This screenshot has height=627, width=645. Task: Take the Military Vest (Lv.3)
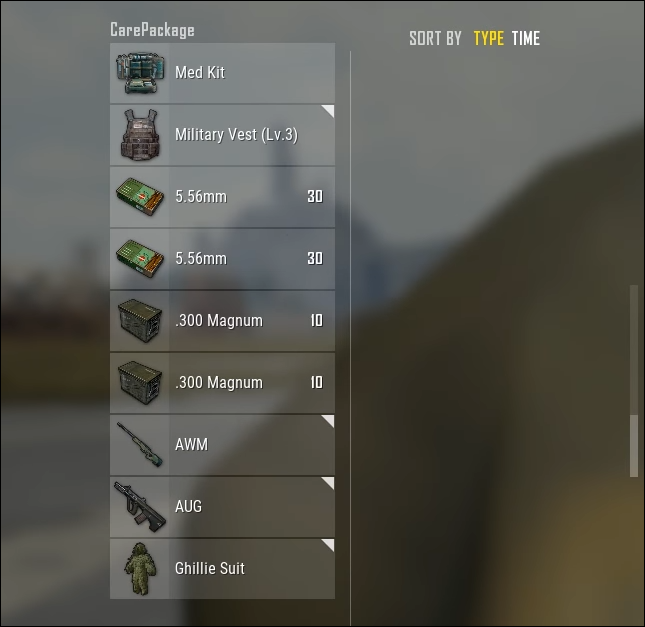pos(222,135)
